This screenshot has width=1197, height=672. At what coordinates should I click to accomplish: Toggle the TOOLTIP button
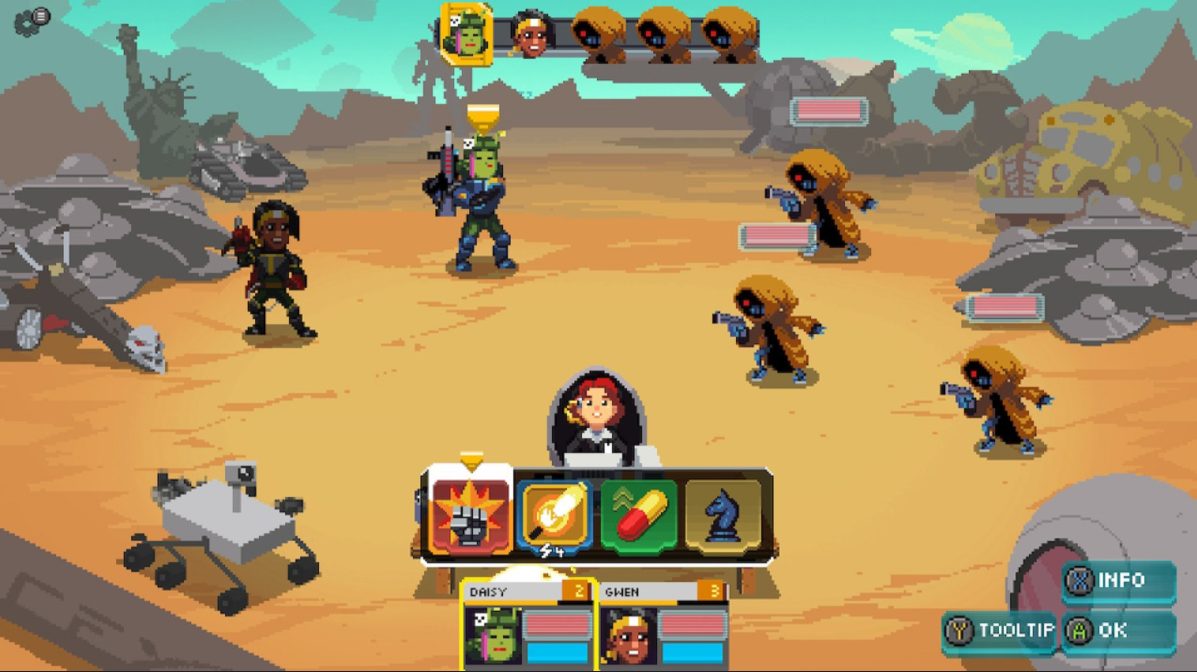1000,631
